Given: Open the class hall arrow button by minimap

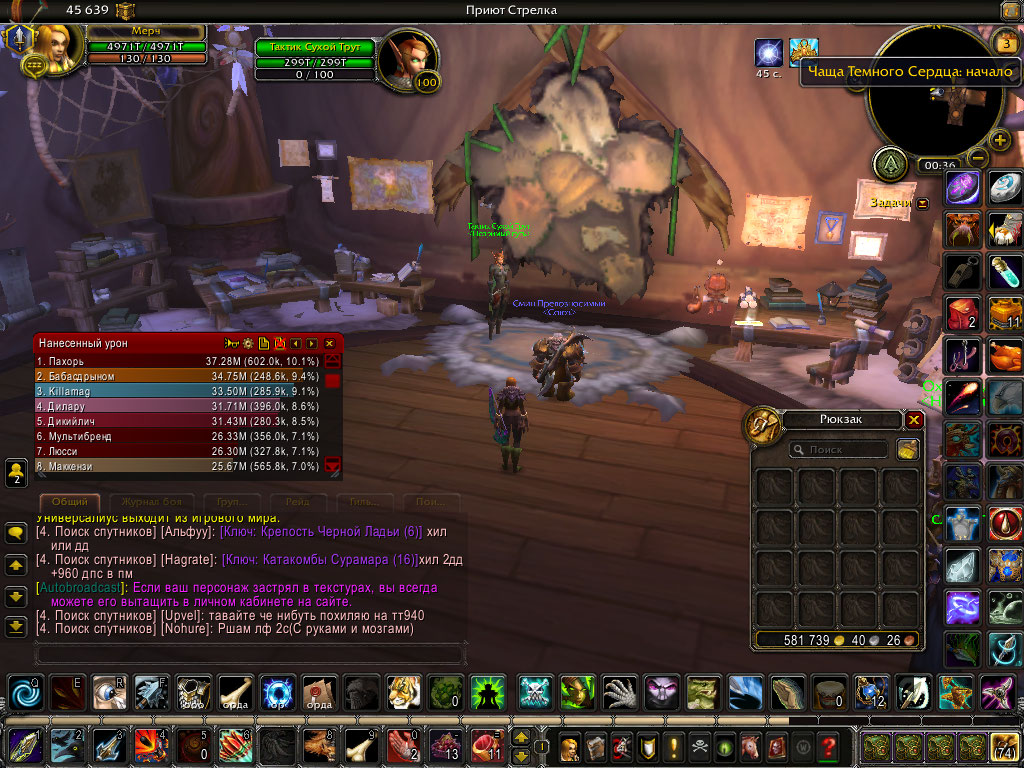Looking at the screenshot, I should (890, 164).
